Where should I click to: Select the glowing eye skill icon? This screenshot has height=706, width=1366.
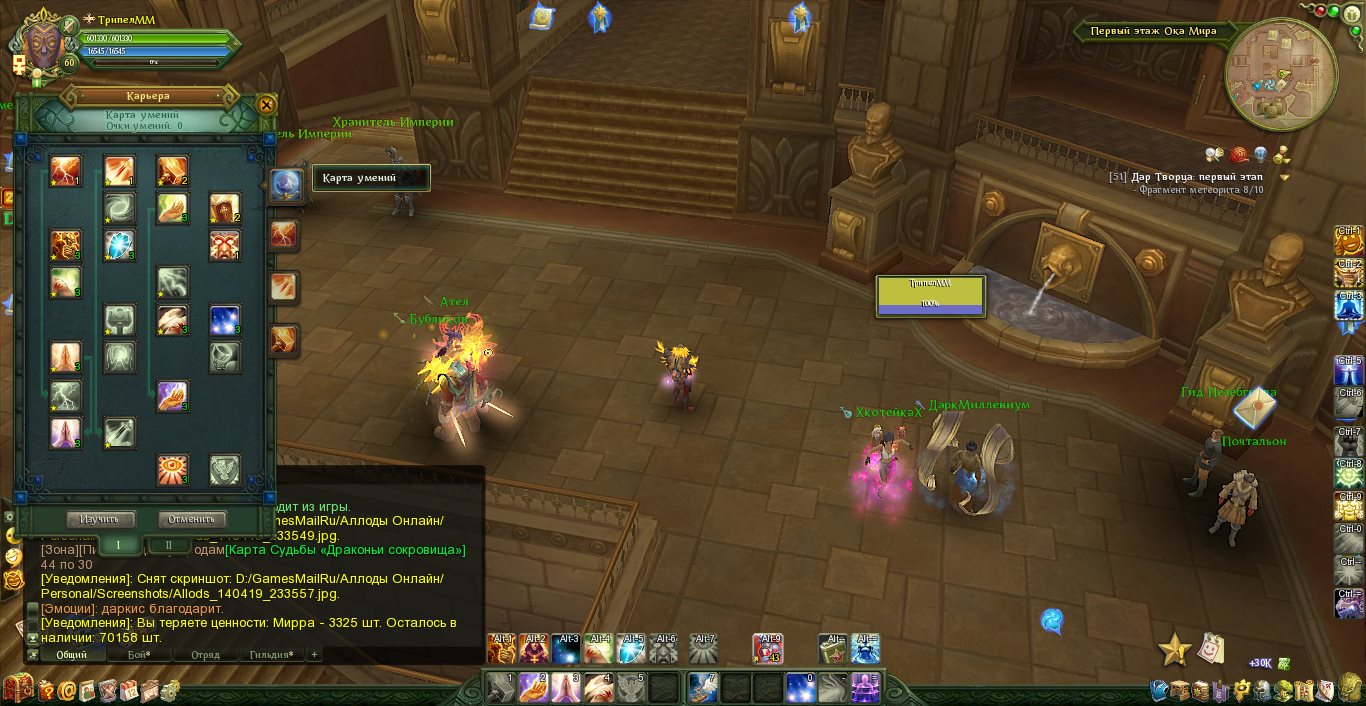click(172, 469)
